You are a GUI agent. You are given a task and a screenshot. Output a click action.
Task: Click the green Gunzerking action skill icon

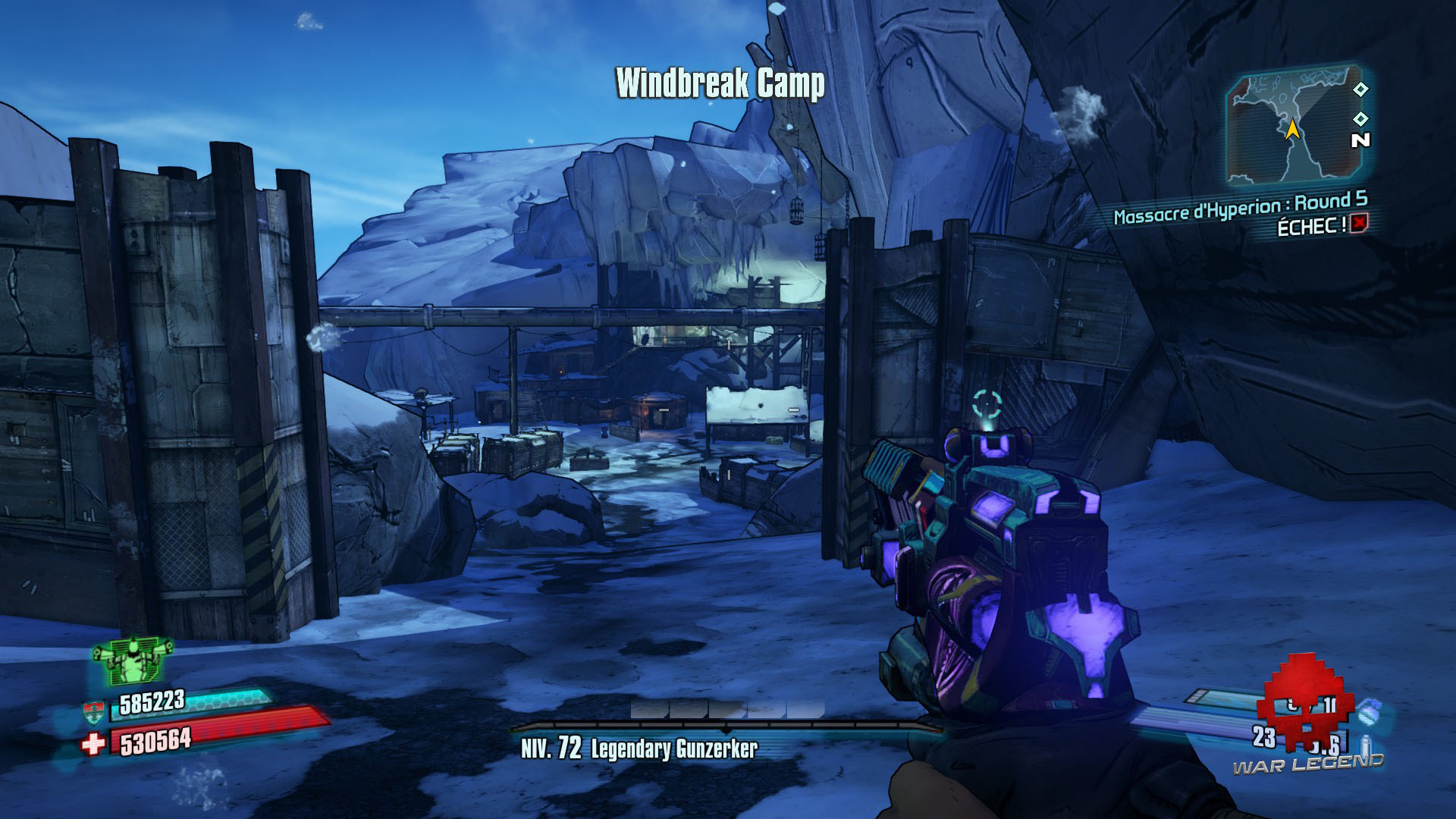pyautogui.click(x=132, y=658)
